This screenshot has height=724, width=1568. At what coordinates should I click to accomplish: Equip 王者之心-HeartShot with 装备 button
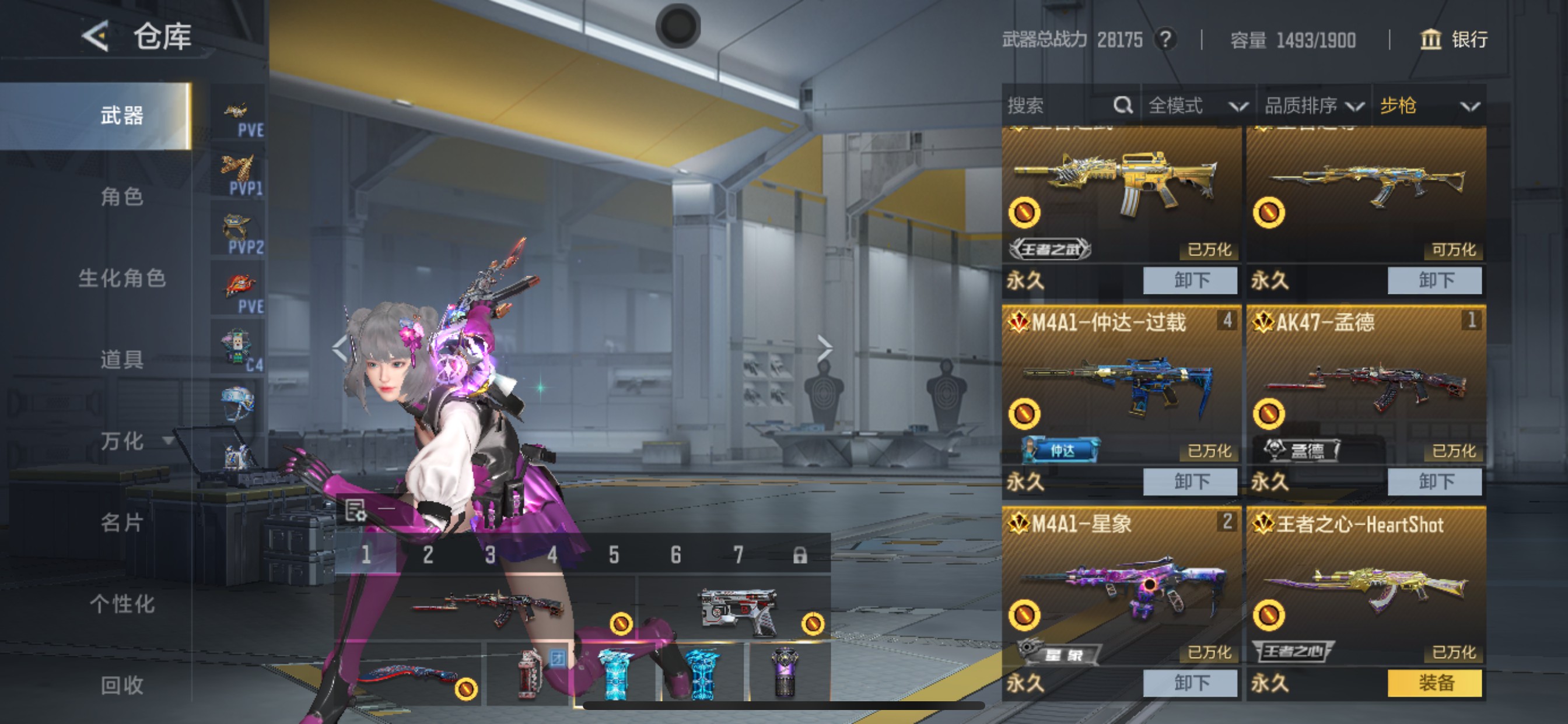coord(1434,683)
